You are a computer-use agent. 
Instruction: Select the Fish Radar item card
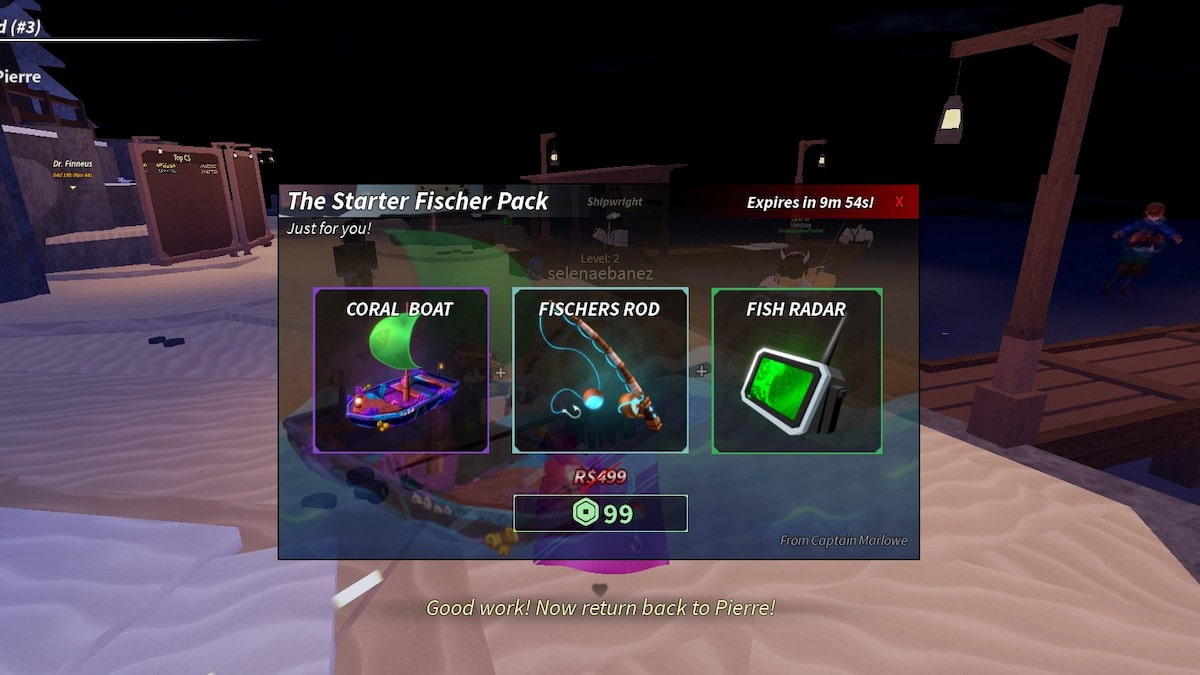tap(797, 371)
